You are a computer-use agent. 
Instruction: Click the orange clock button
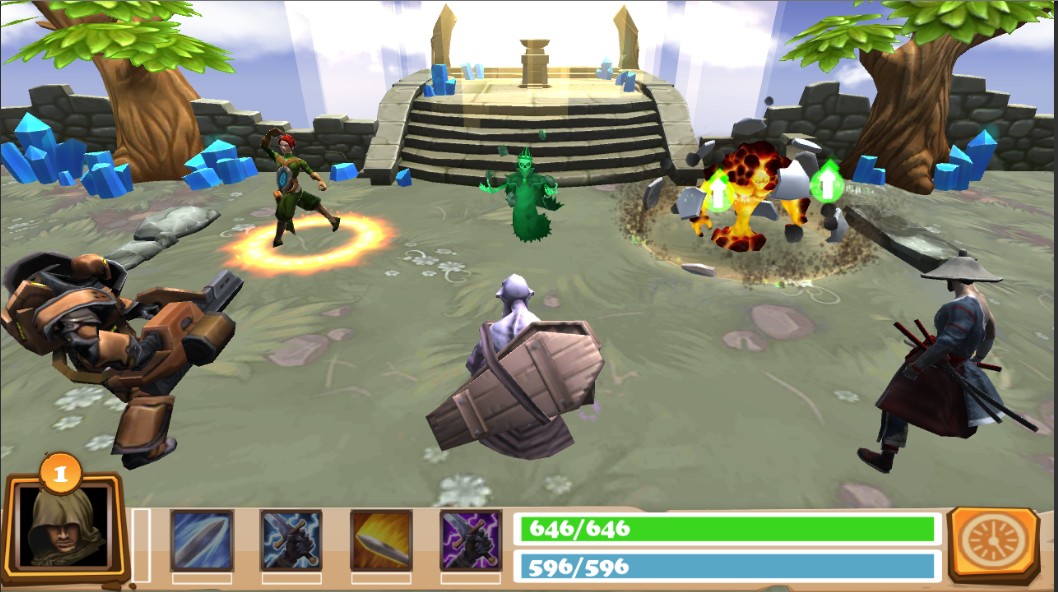coord(994,543)
